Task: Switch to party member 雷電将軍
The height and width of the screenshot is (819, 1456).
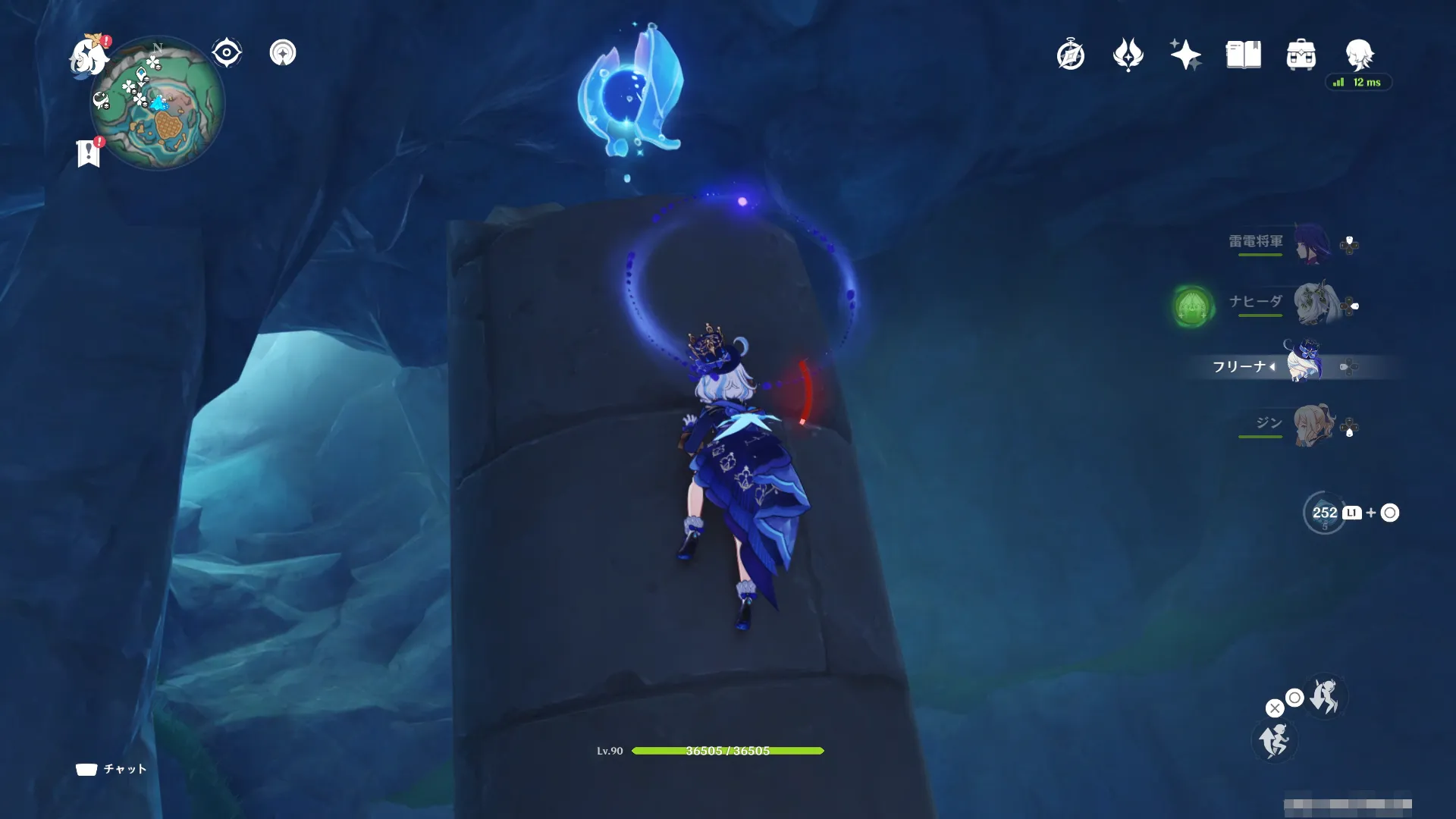Action: 1313,244
